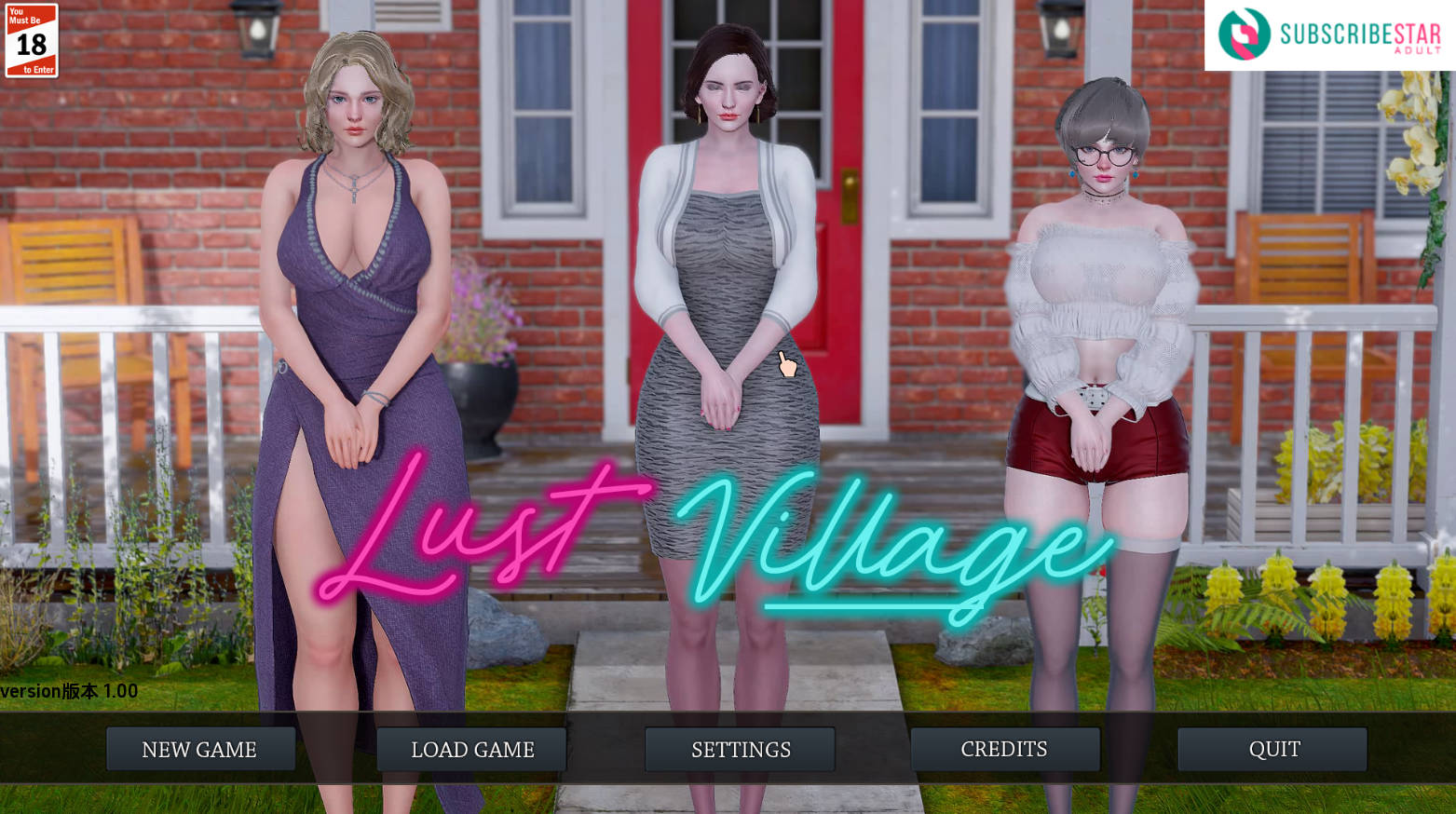Open the LOAD GAME screen
Viewport: 1456px width, 814px height.
[470, 749]
